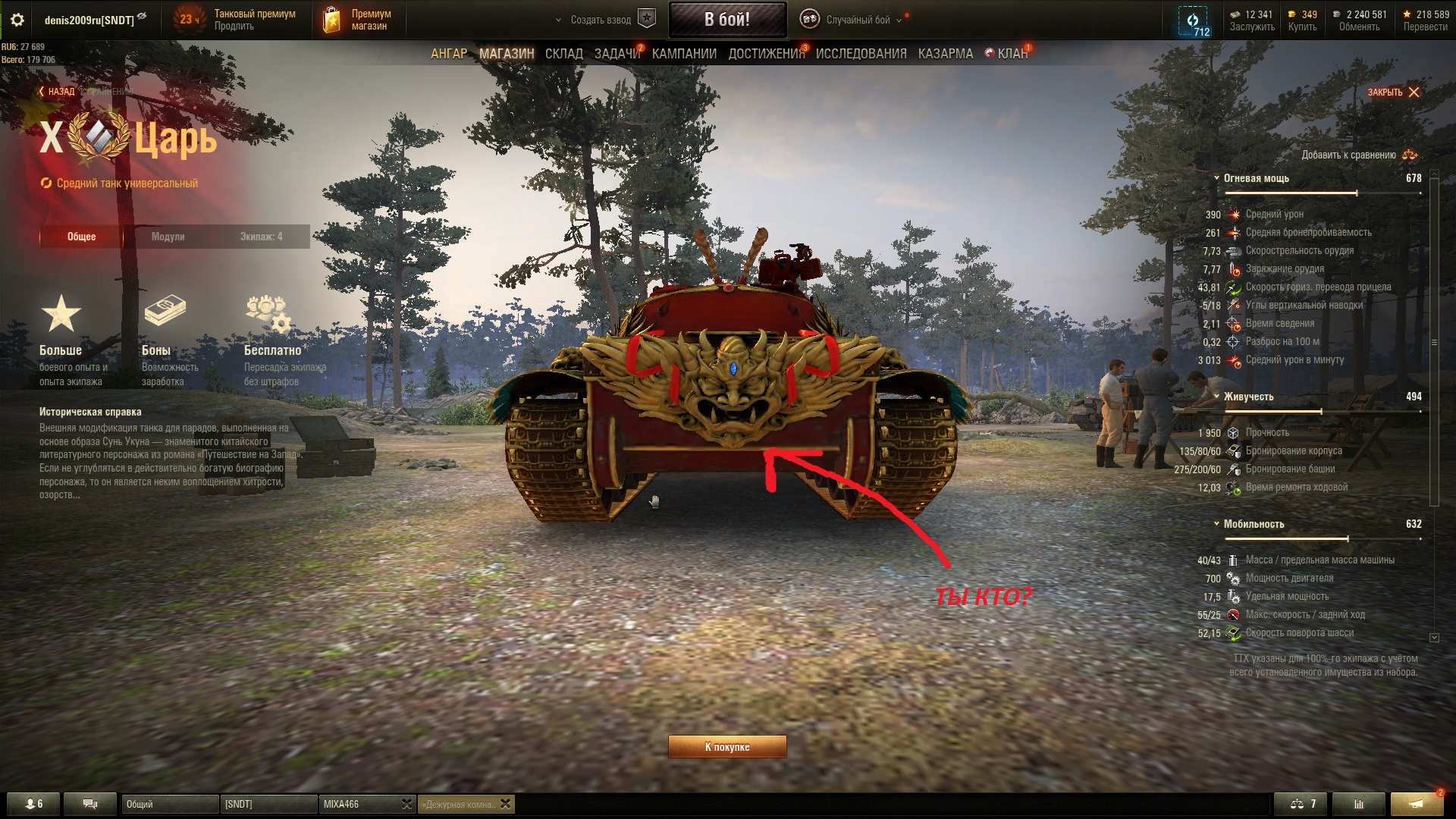Image resolution: width=1456 pixels, height=819 pixels.
Task: Switch to the Модули tab
Action: pyautogui.click(x=168, y=237)
